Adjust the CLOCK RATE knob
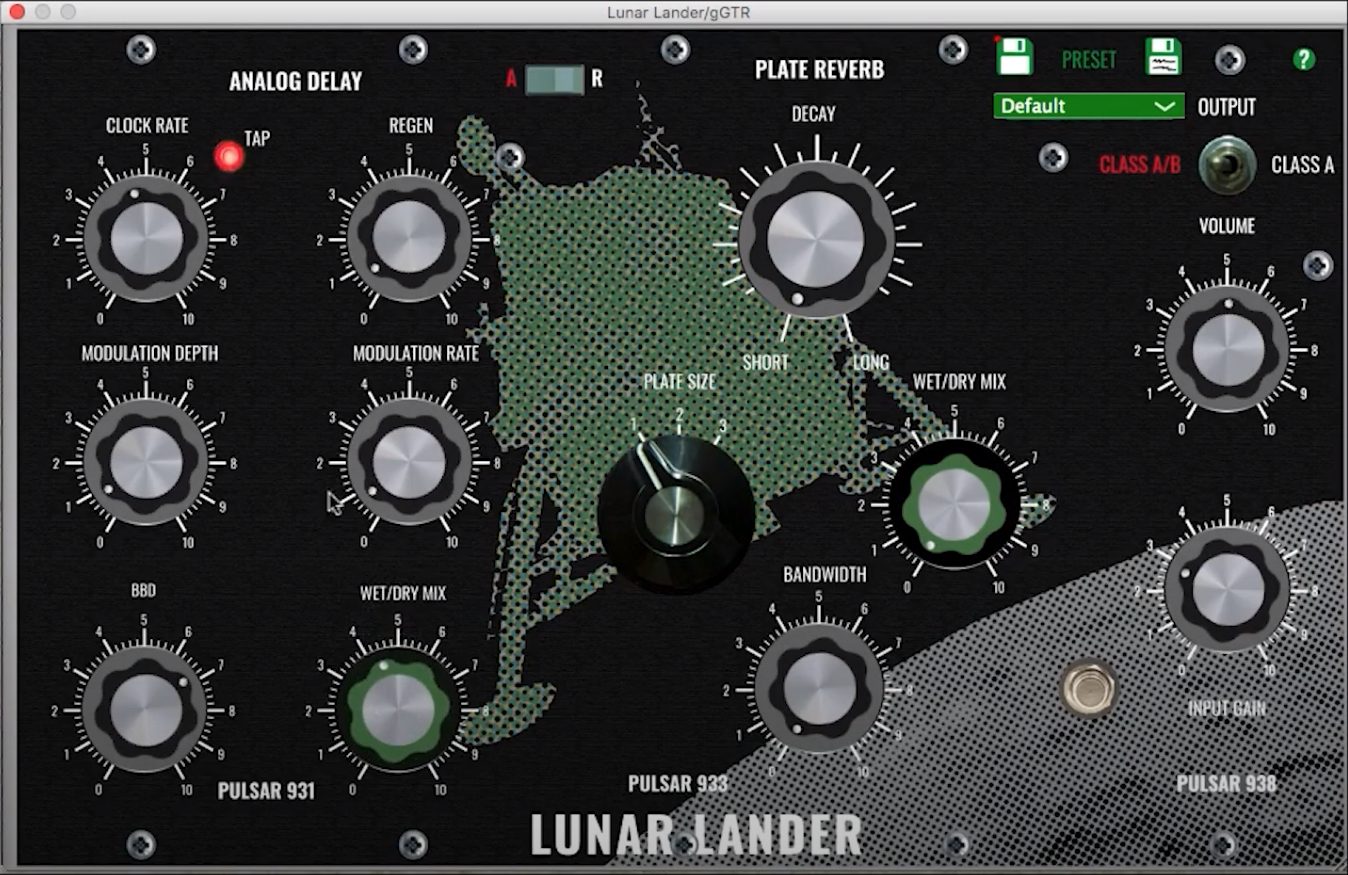The image size is (1348, 875). point(143,239)
